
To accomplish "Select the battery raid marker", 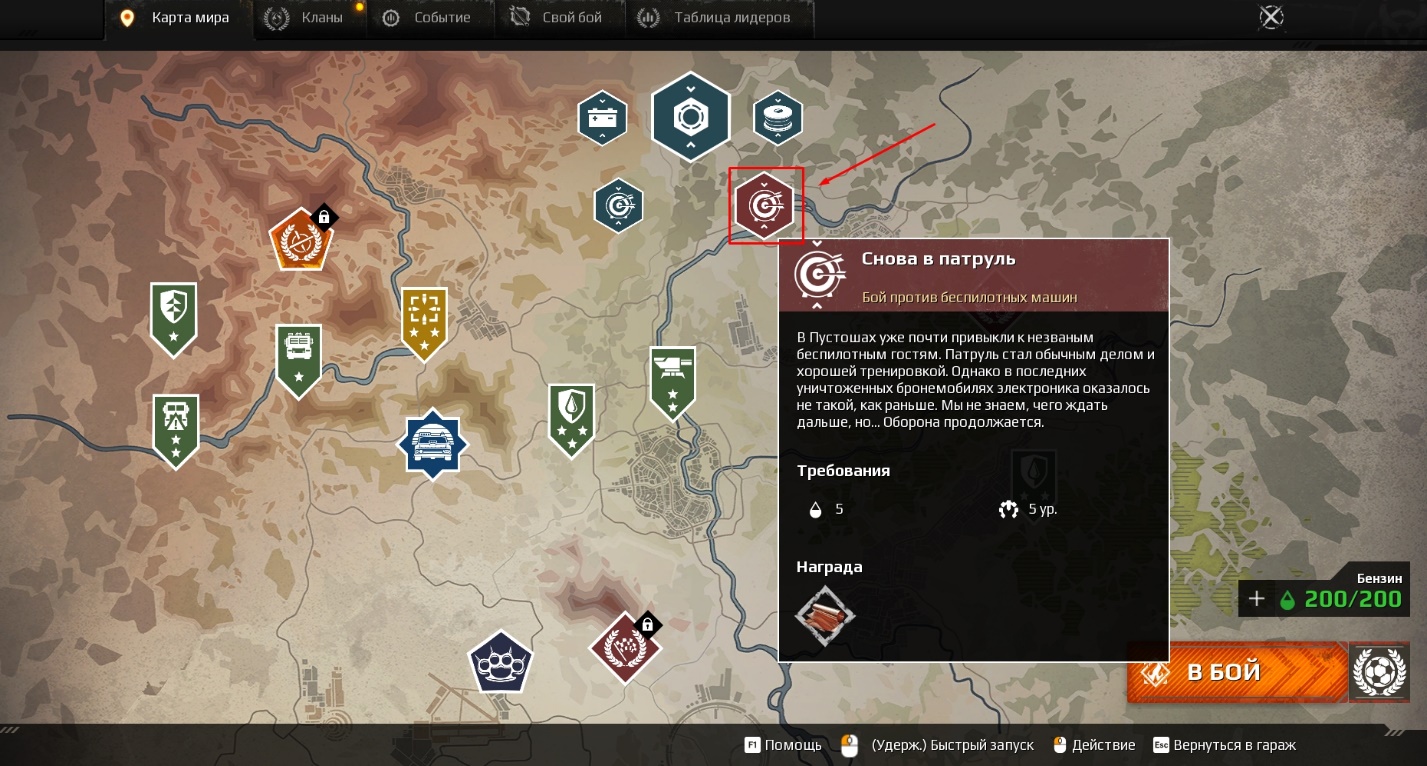I will (x=602, y=118).
